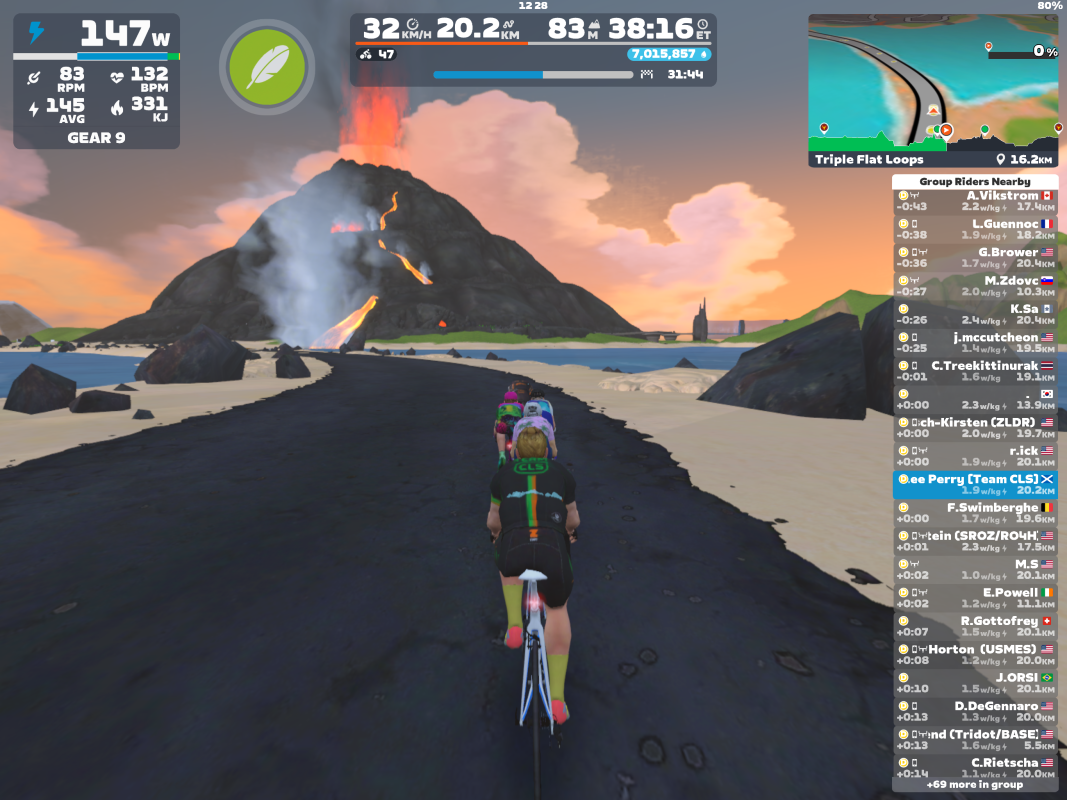
Task: Activate the feather lightweight power-up
Action: [266, 67]
